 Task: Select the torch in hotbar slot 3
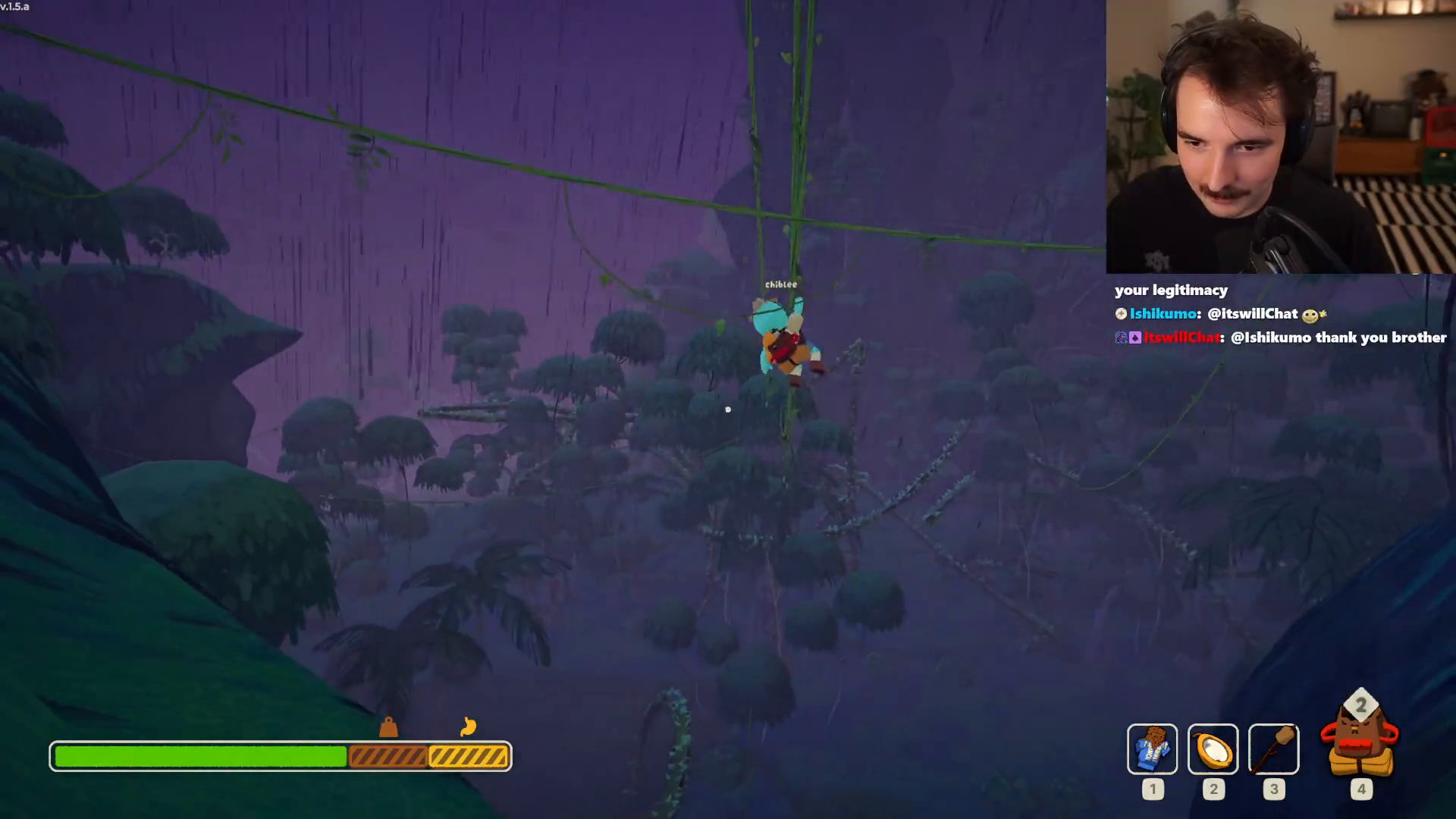1274,749
